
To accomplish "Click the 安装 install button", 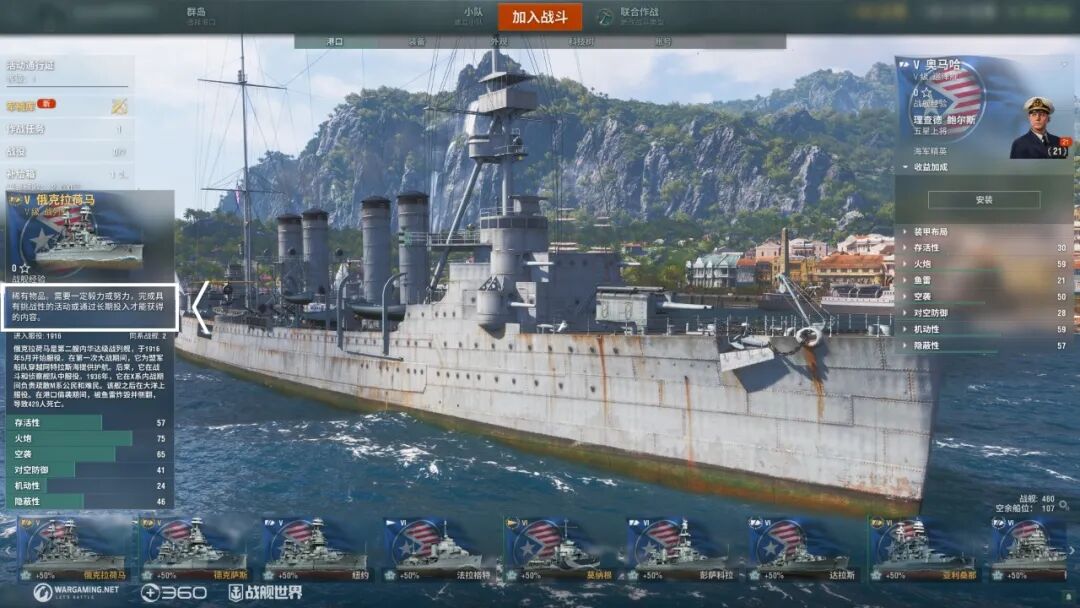I will point(984,200).
